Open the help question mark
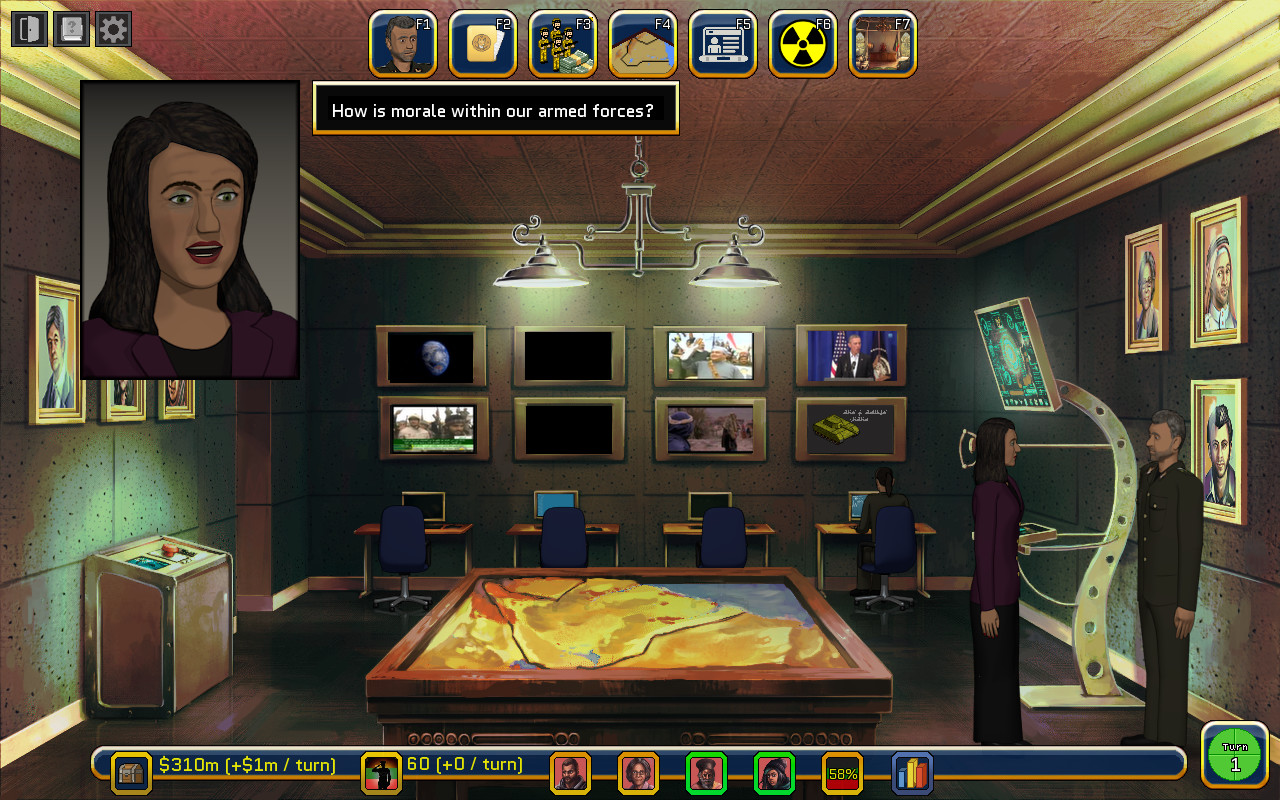This screenshot has height=800, width=1280. coord(70,28)
